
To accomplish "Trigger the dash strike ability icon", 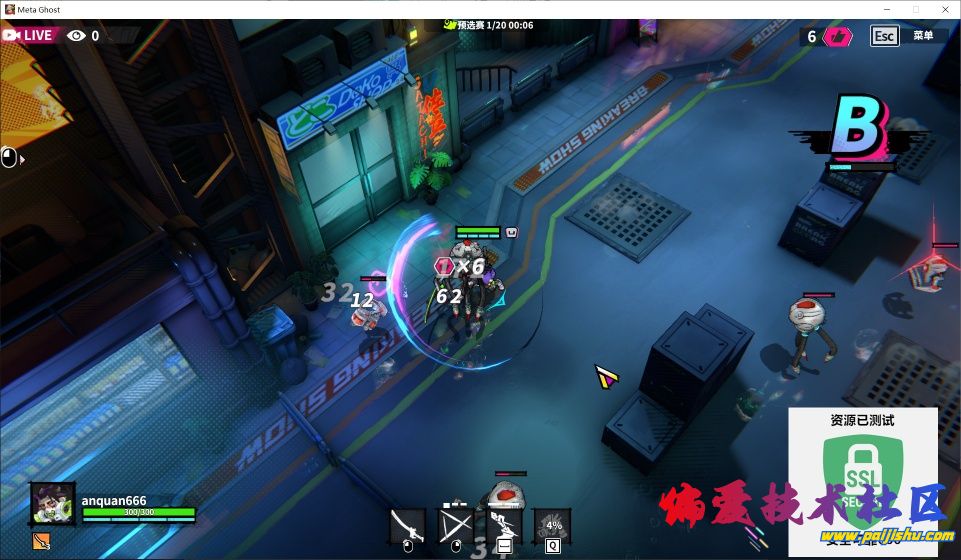I will pos(505,523).
